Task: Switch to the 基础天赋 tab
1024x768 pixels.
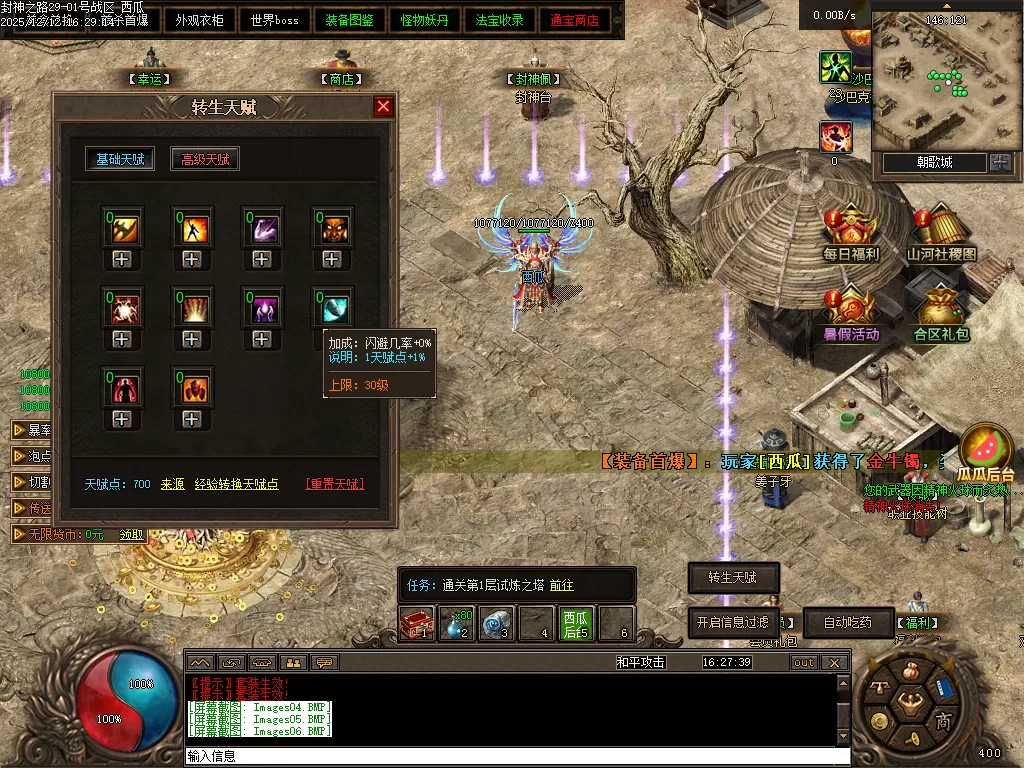Action: pyautogui.click(x=120, y=159)
